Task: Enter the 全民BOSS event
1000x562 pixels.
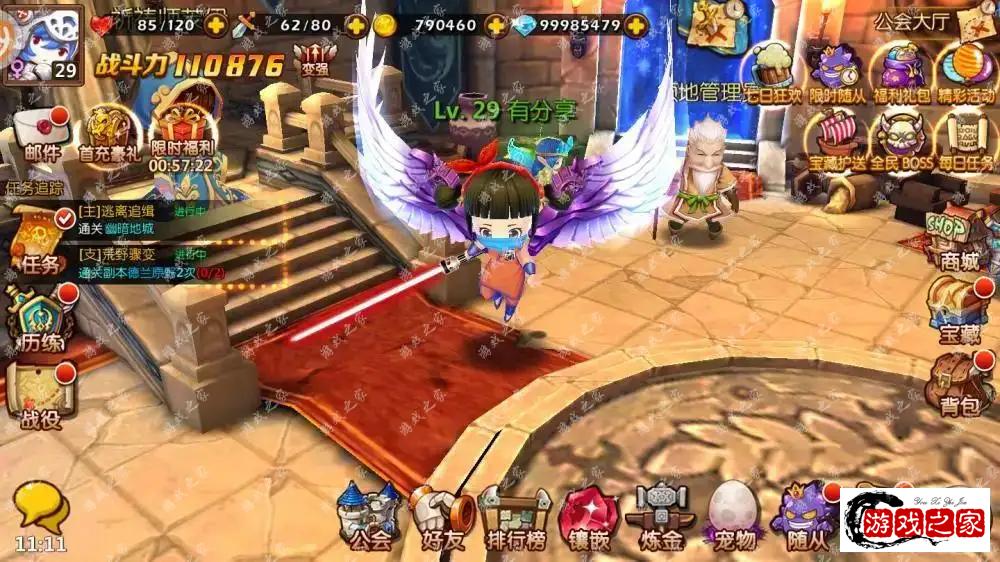Action: click(x=900, y=138)
